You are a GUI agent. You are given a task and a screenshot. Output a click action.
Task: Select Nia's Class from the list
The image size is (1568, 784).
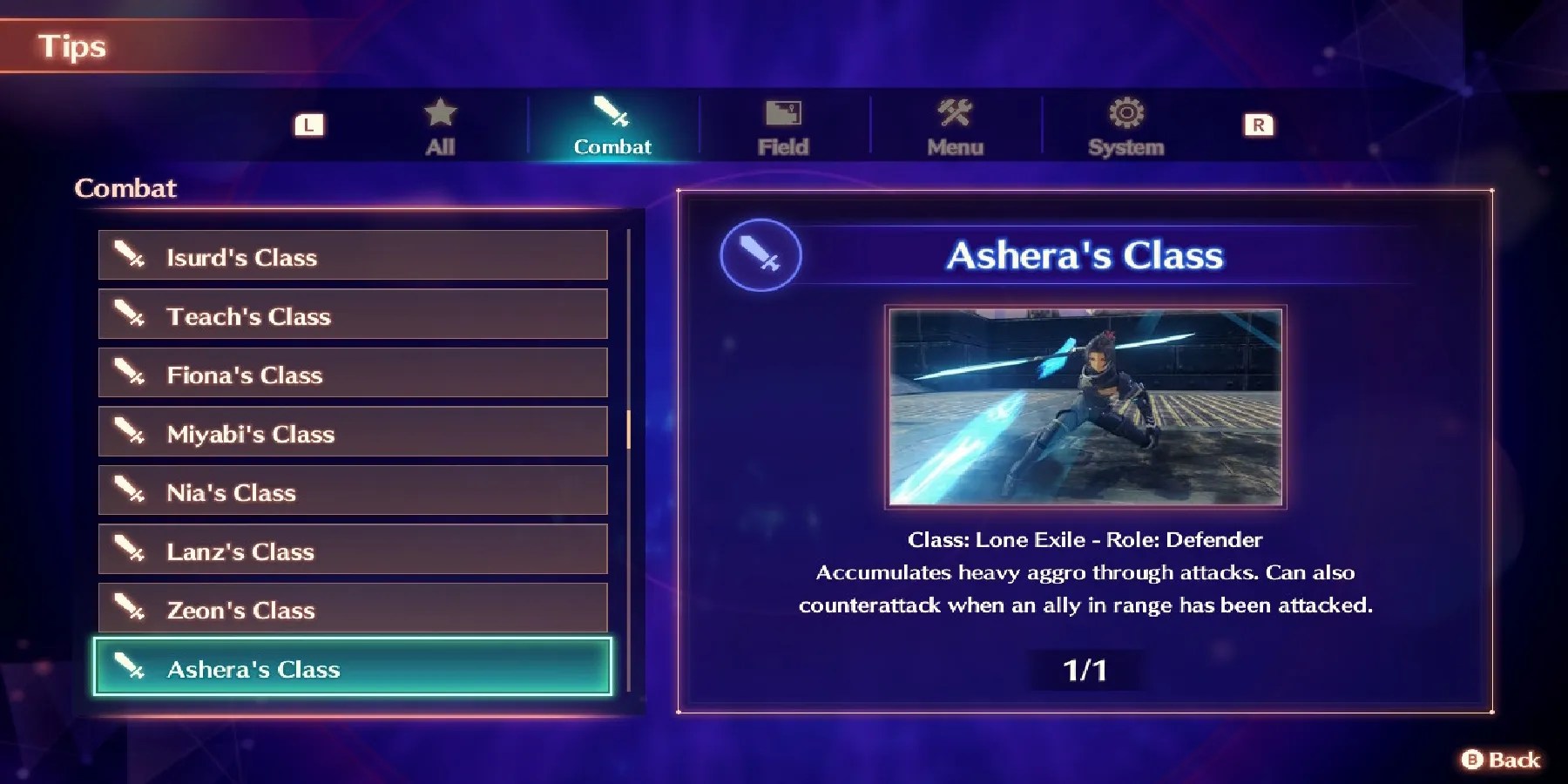352,492
